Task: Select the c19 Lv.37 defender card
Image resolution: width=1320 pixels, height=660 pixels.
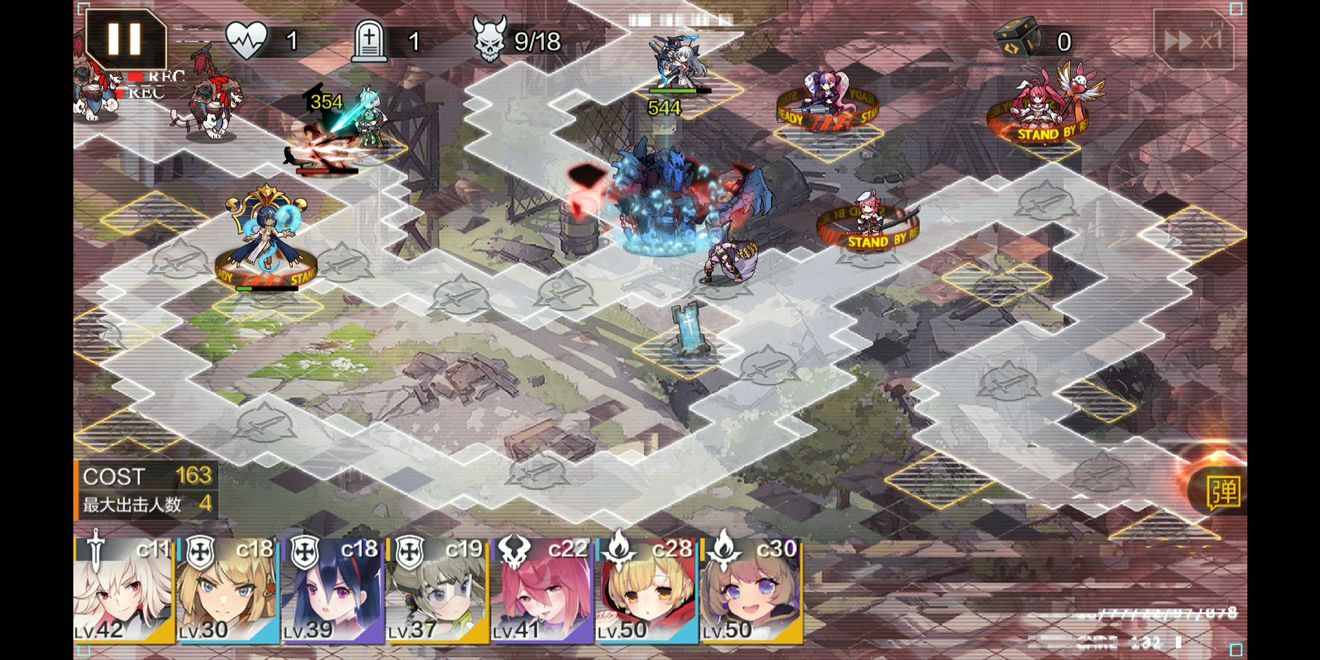Action: (437, 591)
